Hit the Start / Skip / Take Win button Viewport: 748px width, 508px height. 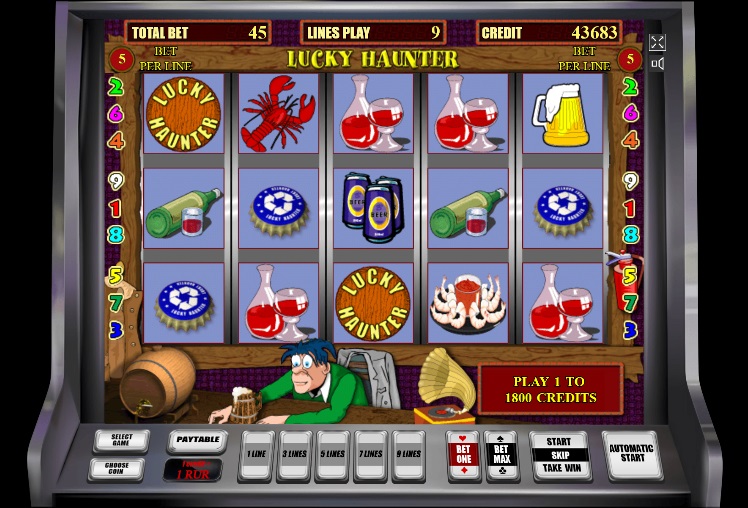pyautogui.click(x=559, y=455)
